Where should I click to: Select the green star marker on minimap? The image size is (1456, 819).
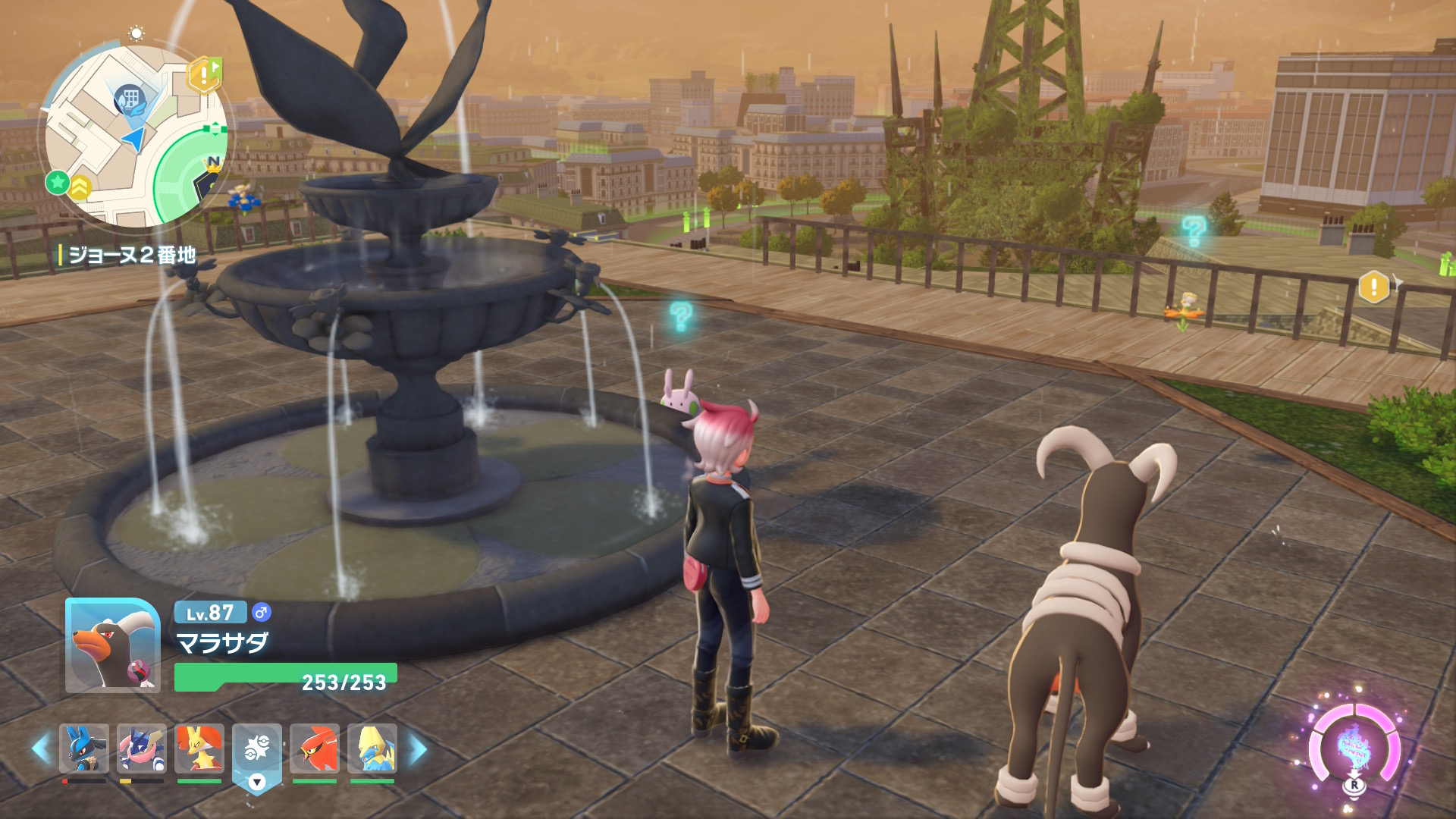[57, 182]
